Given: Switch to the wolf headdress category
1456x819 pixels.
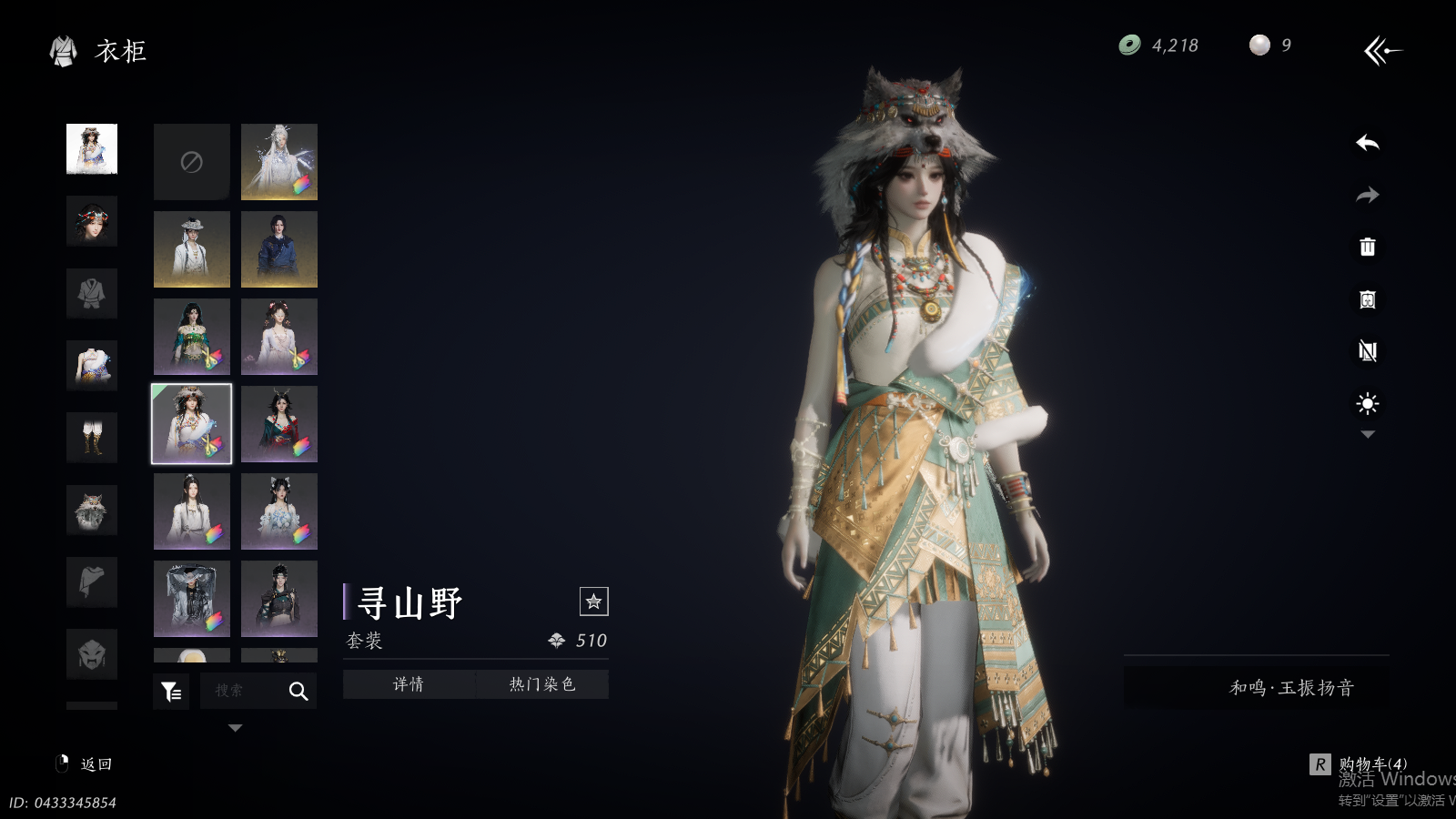Looking at the screenshot, I should (92, 510).
